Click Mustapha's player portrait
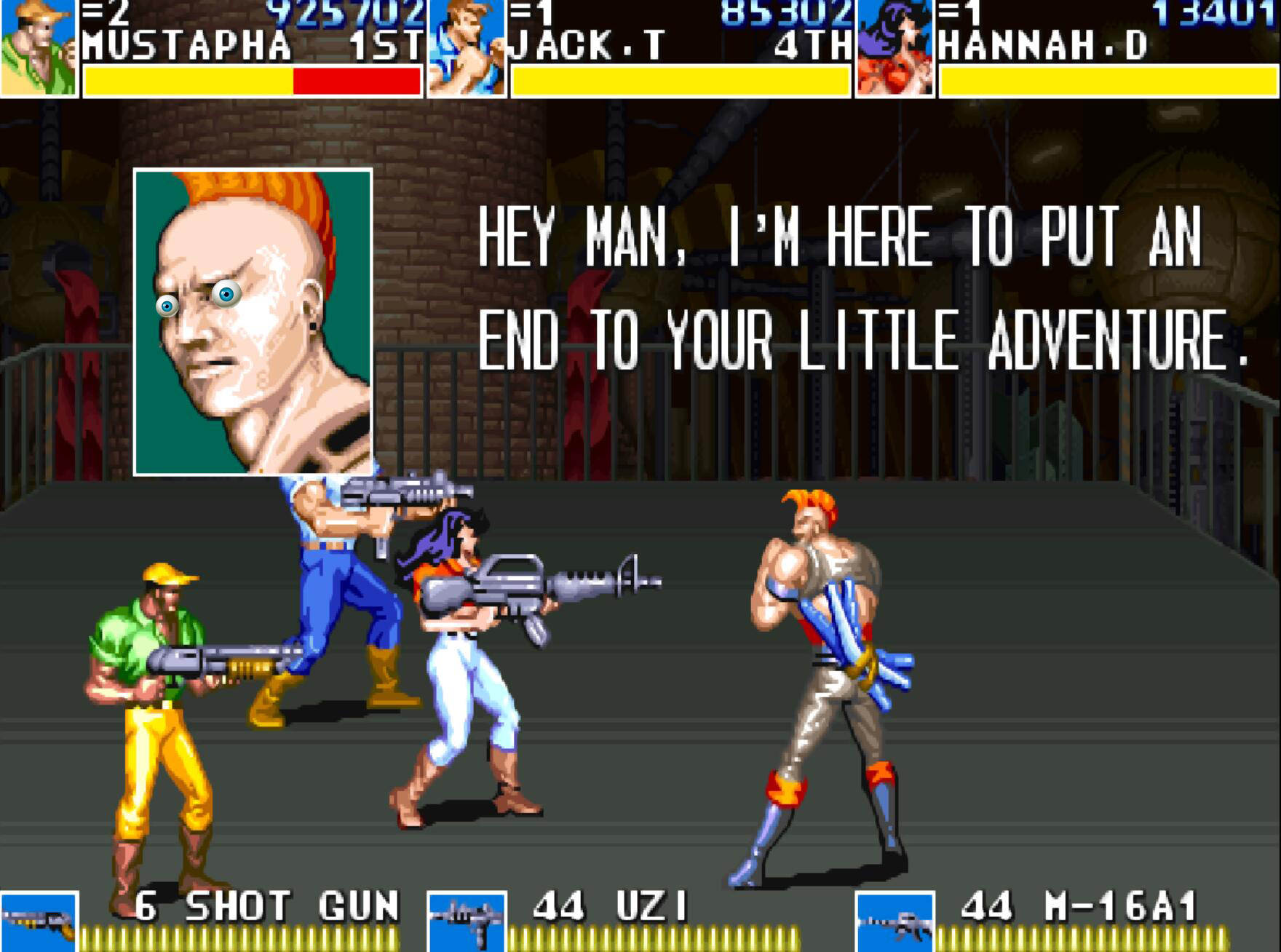Image resolution: width=1281 pixels, height=952 pixels. pos(38,48)
